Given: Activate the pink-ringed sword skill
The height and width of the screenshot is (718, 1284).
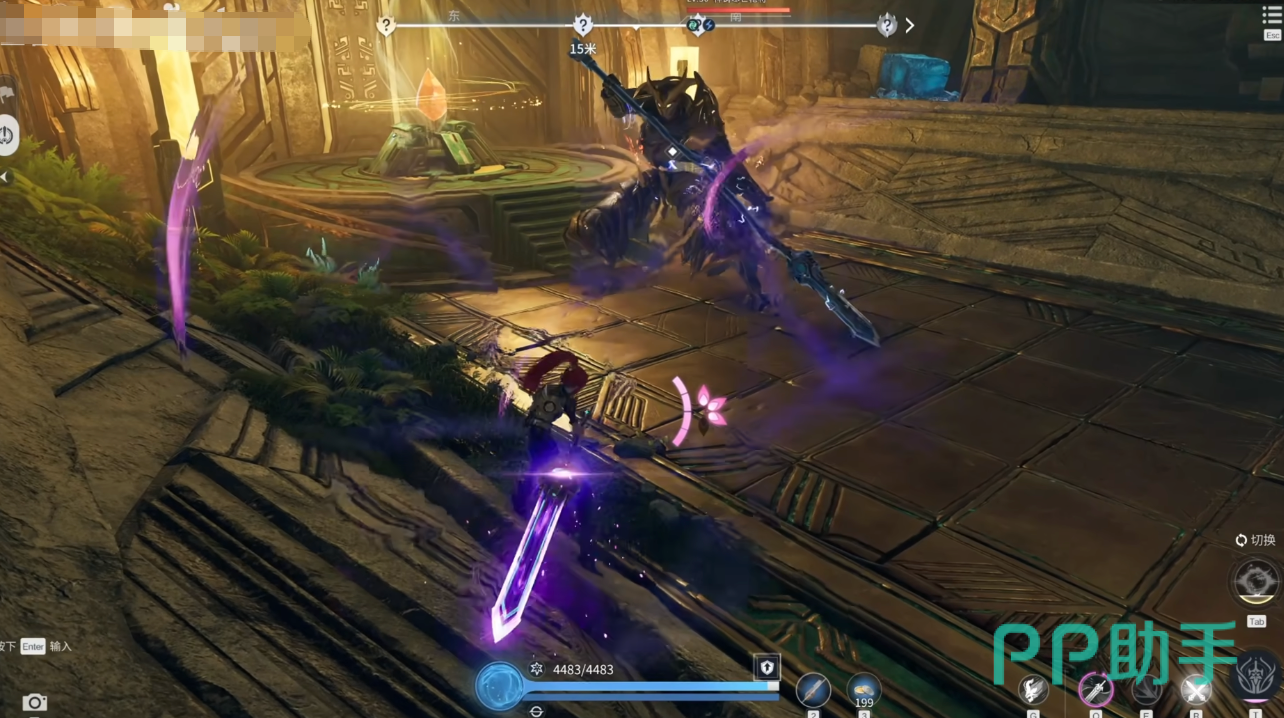Looking at the screenshot, I should (x=1096, y=689).
